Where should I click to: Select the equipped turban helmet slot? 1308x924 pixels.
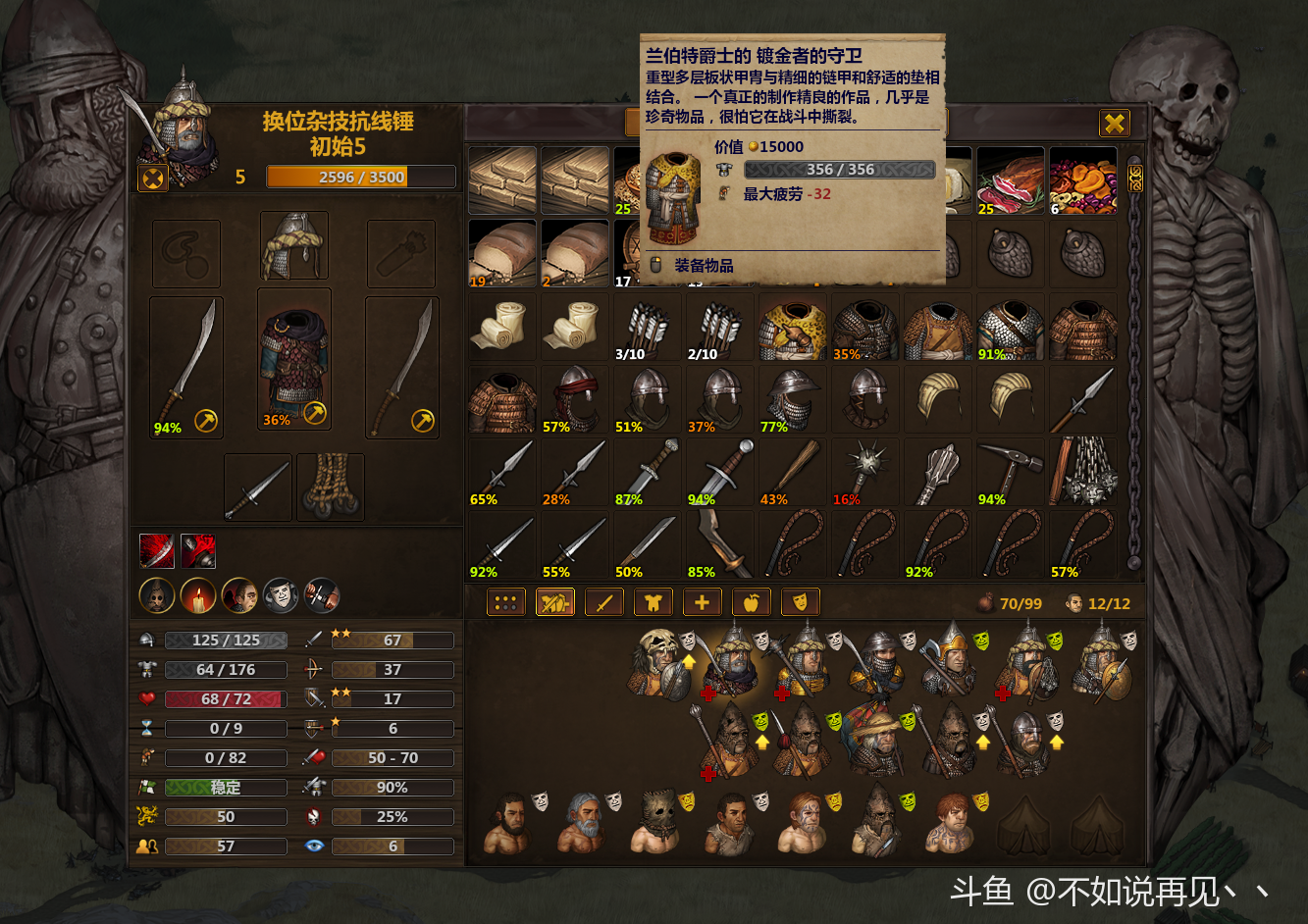(x=294, y=247)
